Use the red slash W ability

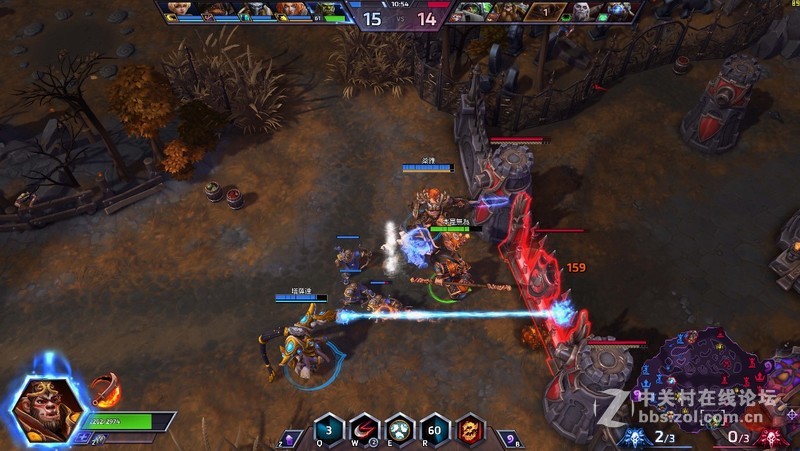point(363,431)
